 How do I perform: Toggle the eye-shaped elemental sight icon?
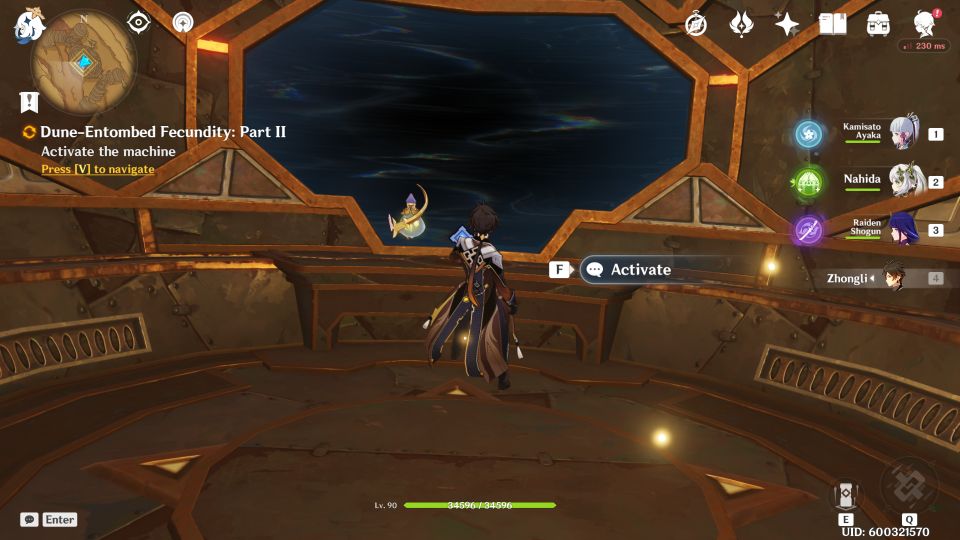[139, 22]
